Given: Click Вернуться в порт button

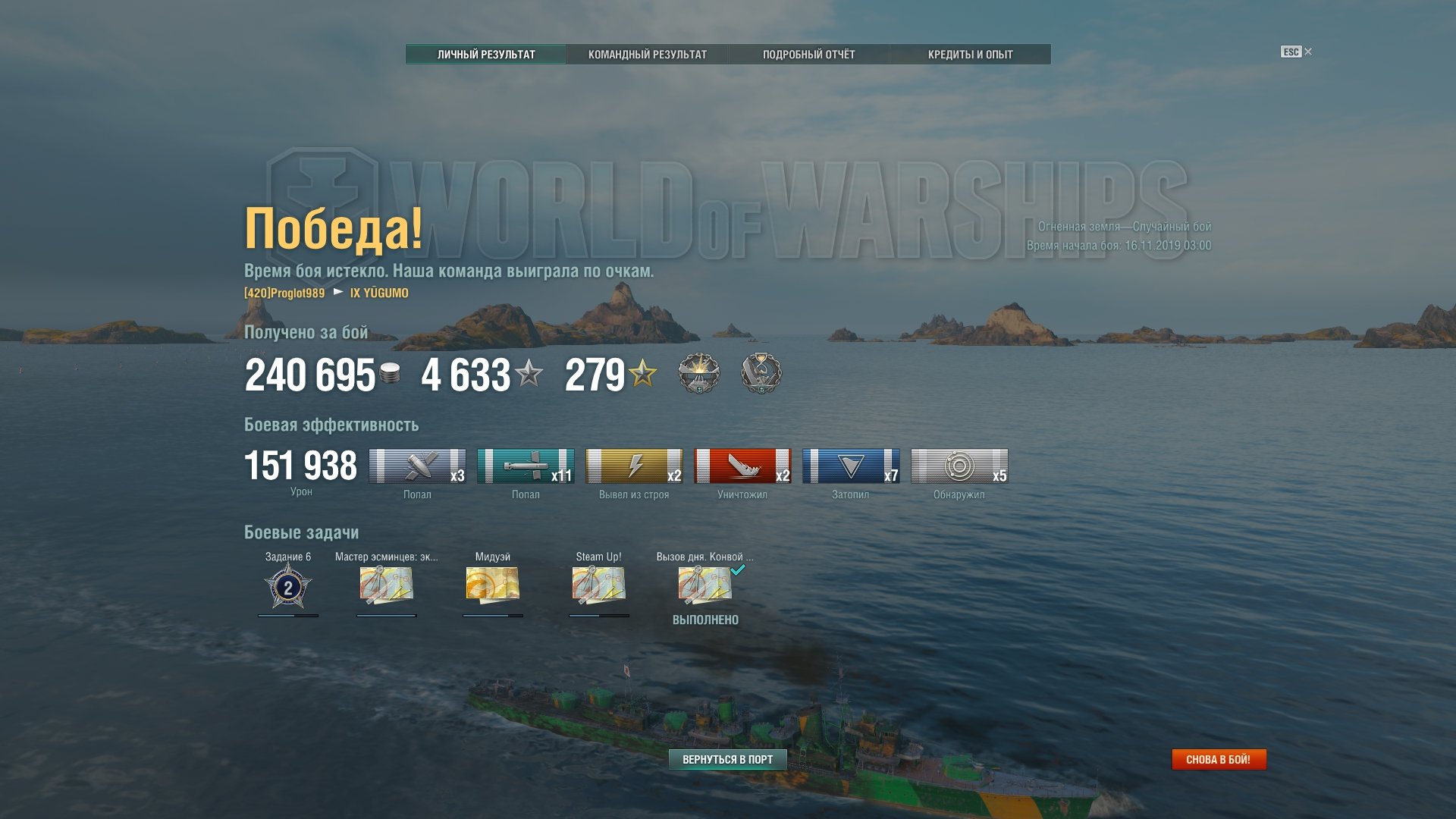Looking at the screenshot, I should point(727,759).
